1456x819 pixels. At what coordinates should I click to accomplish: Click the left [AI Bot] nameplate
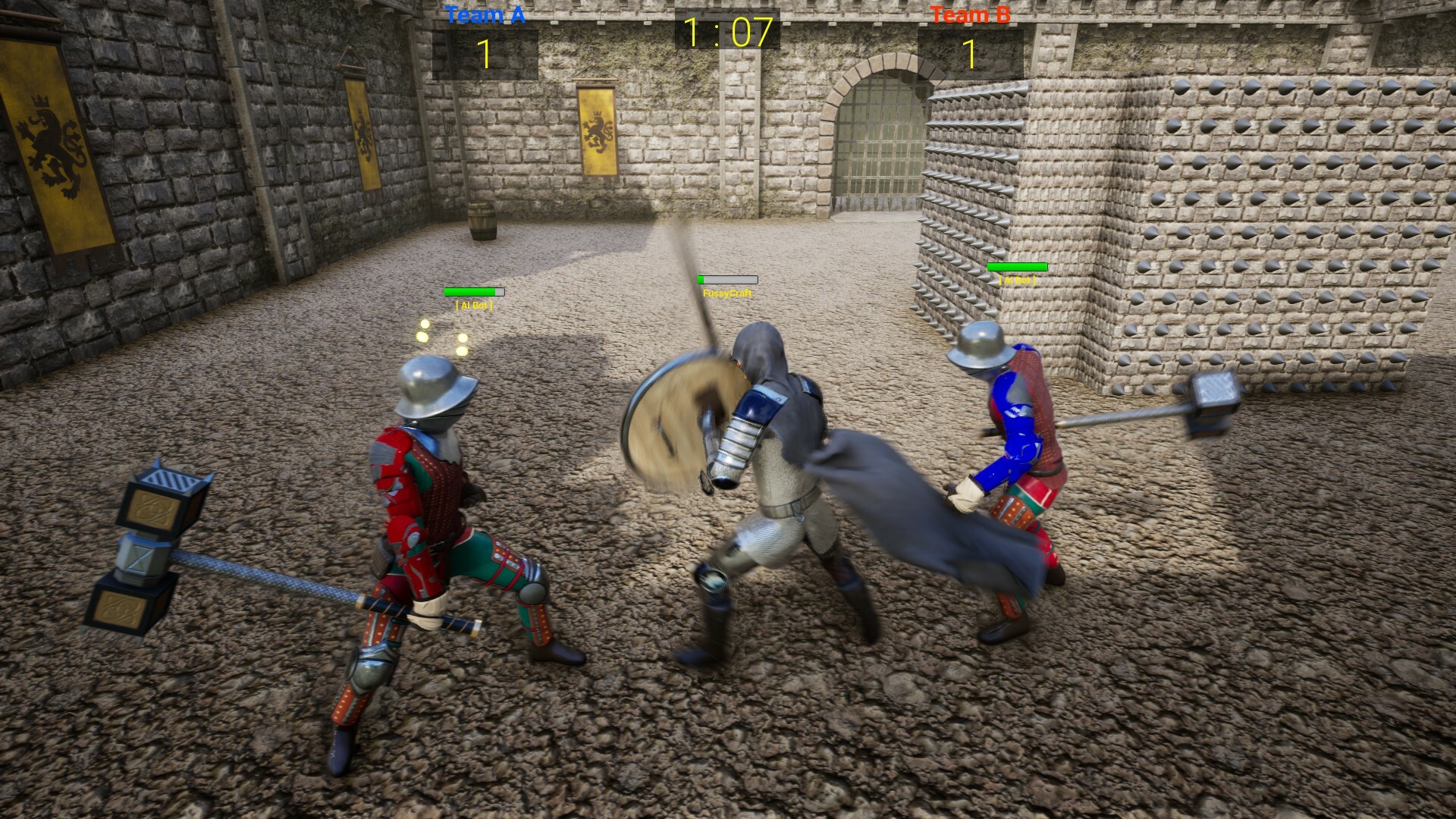(x=472, y=306)
